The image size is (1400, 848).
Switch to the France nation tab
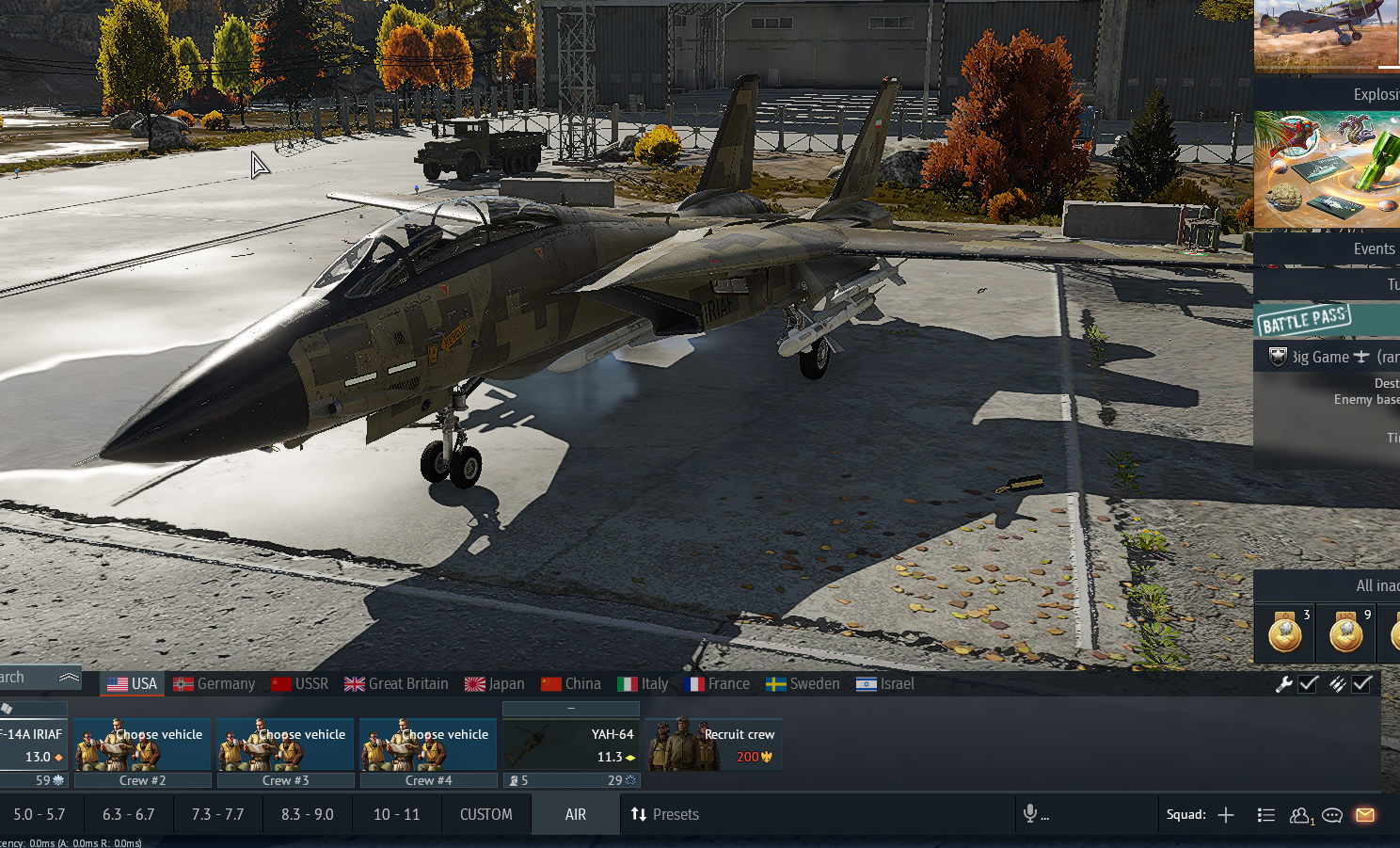click(718, 684)
